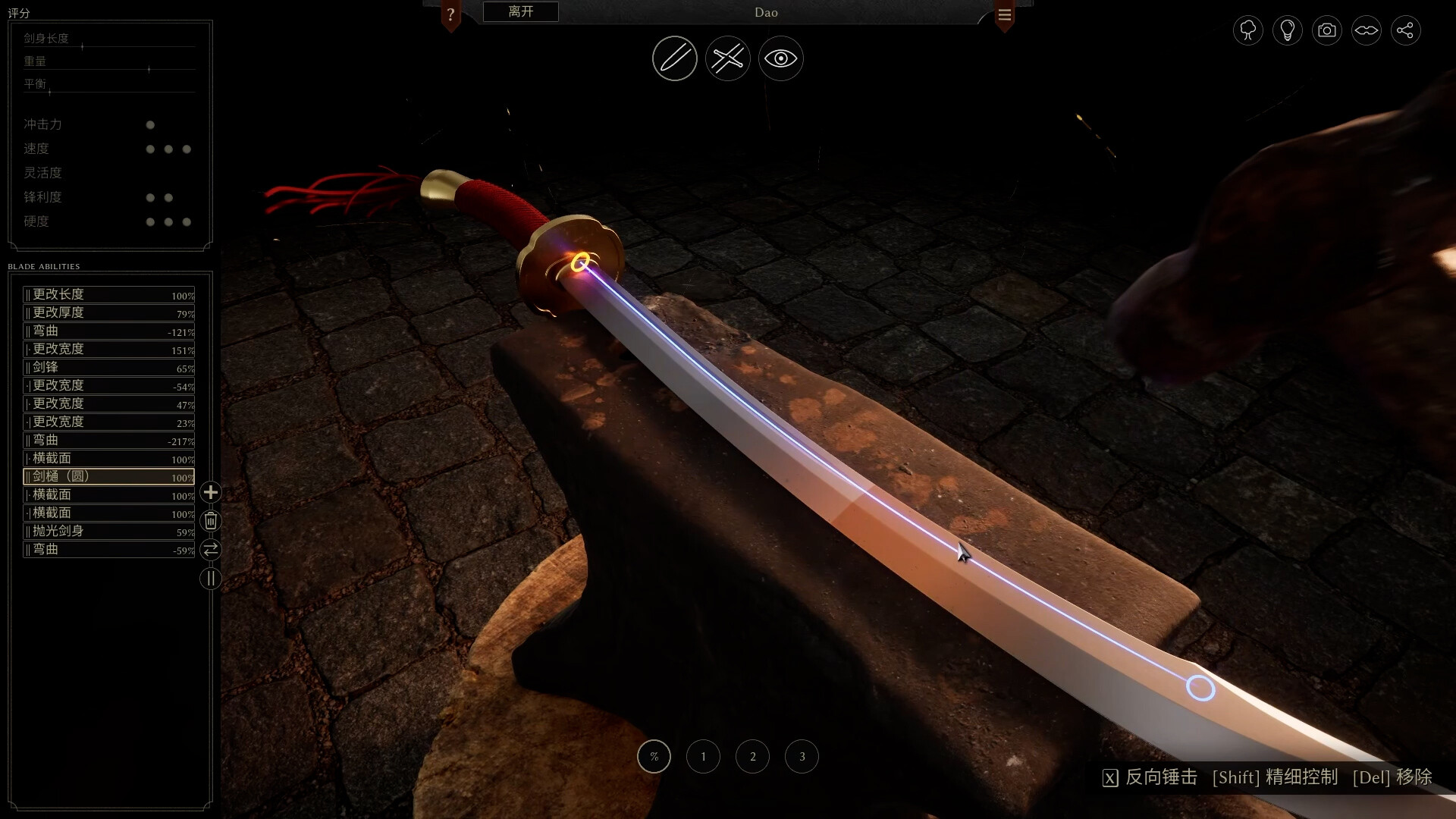Select hammer size 2 at the bottom

point(752,756)
